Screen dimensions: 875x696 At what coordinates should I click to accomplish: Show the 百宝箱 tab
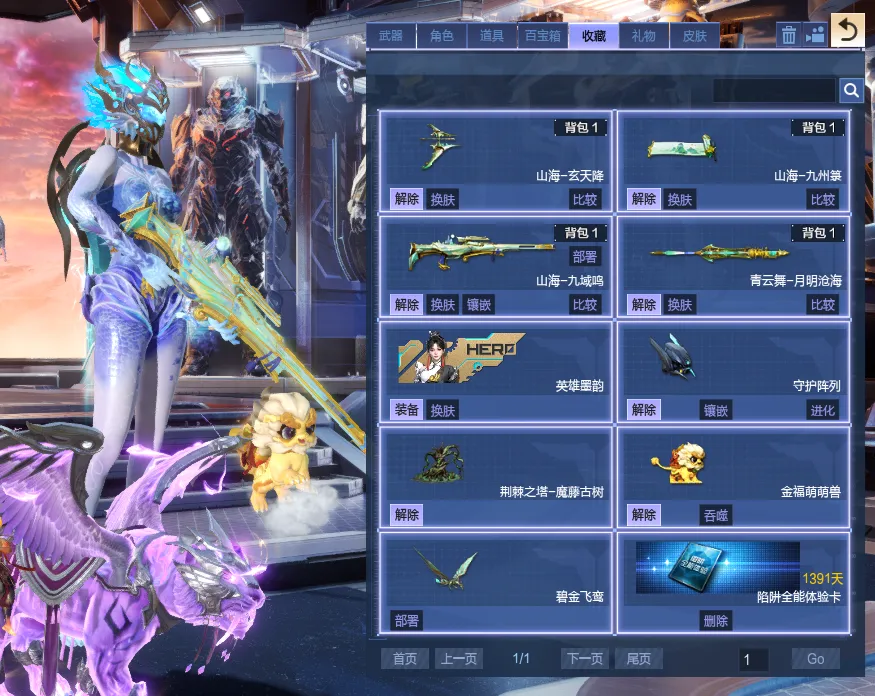point(543,36)
